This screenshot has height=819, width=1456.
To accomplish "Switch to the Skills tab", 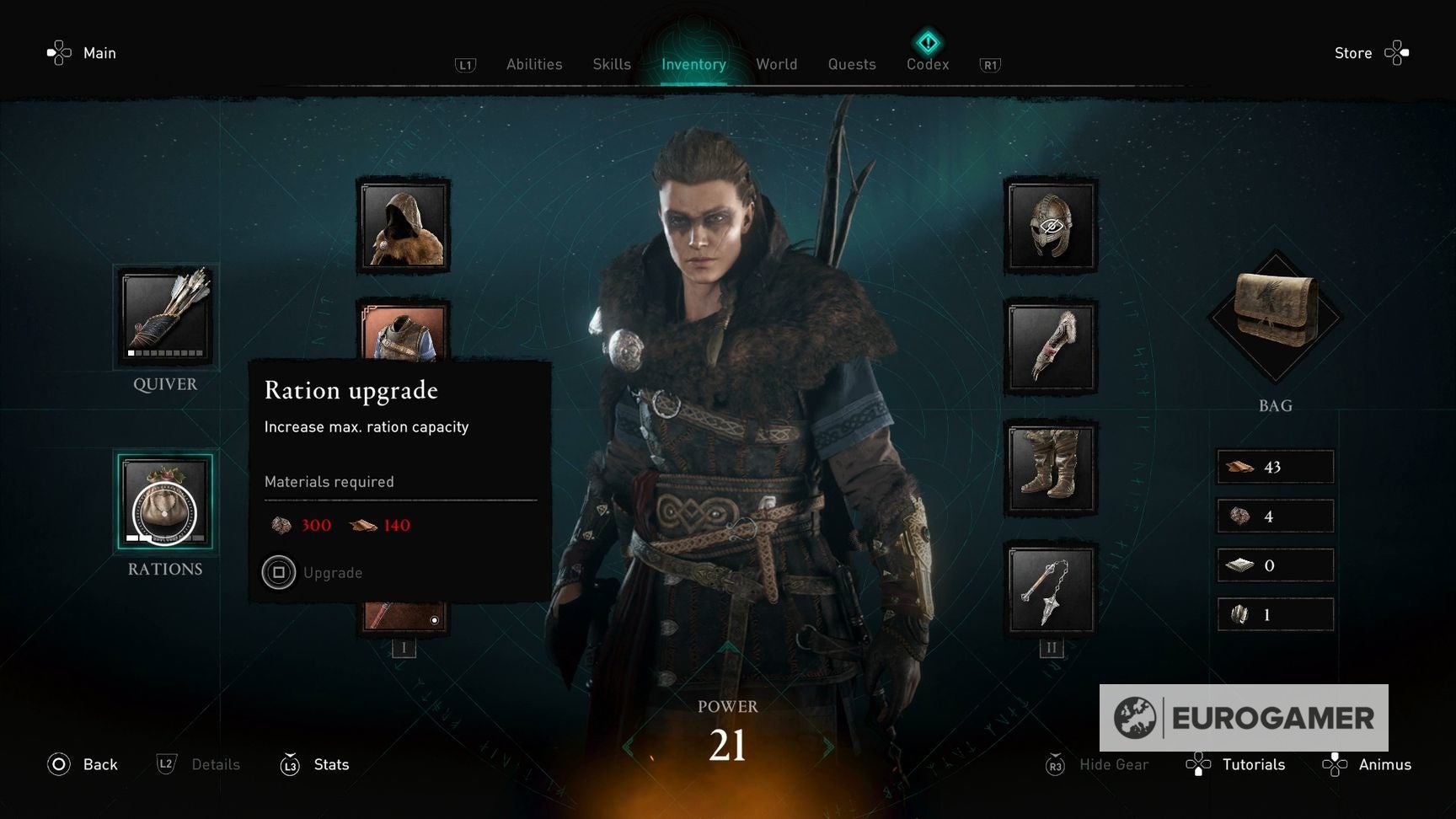I will click(x=612, y=64).
